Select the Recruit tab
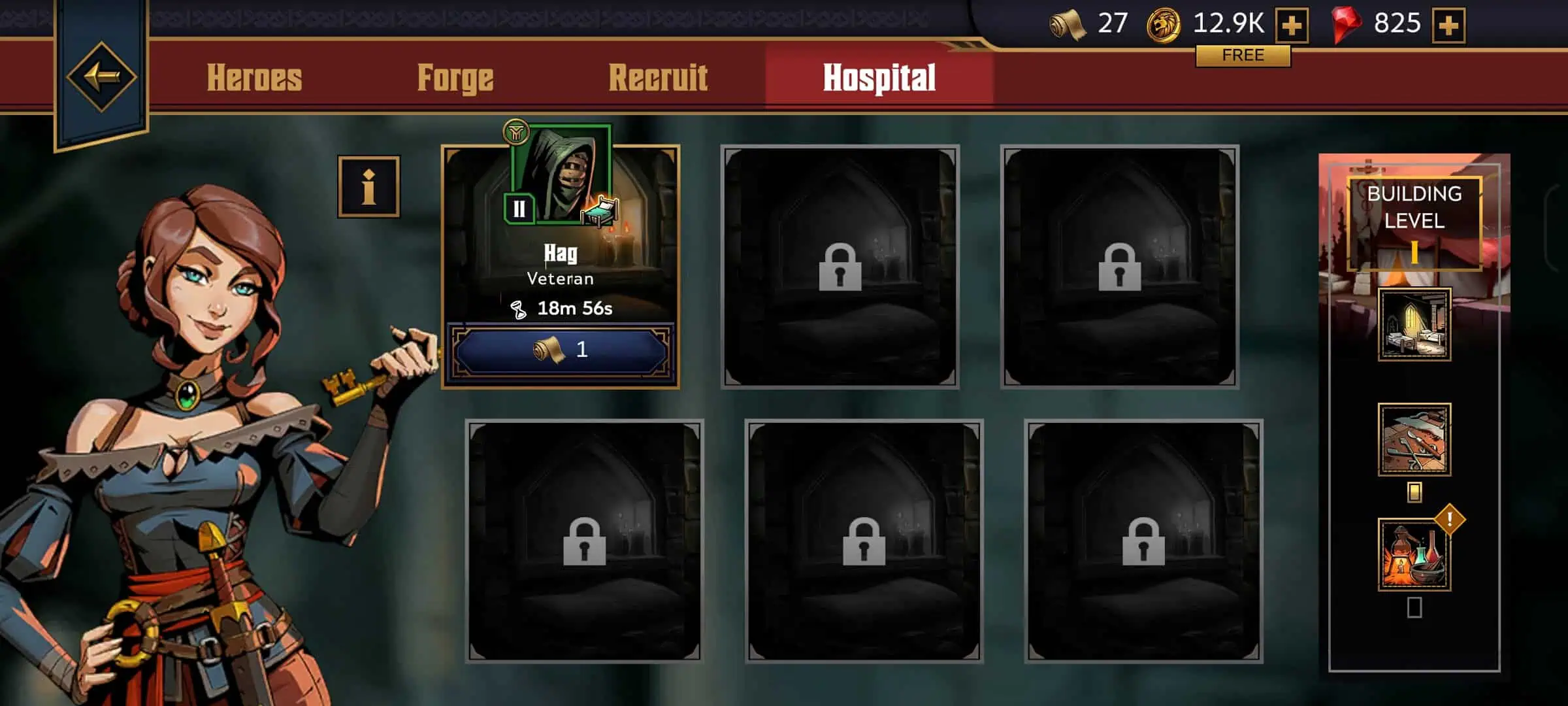The height and width of the screenshot is (706, 1568). coord(658,78)
